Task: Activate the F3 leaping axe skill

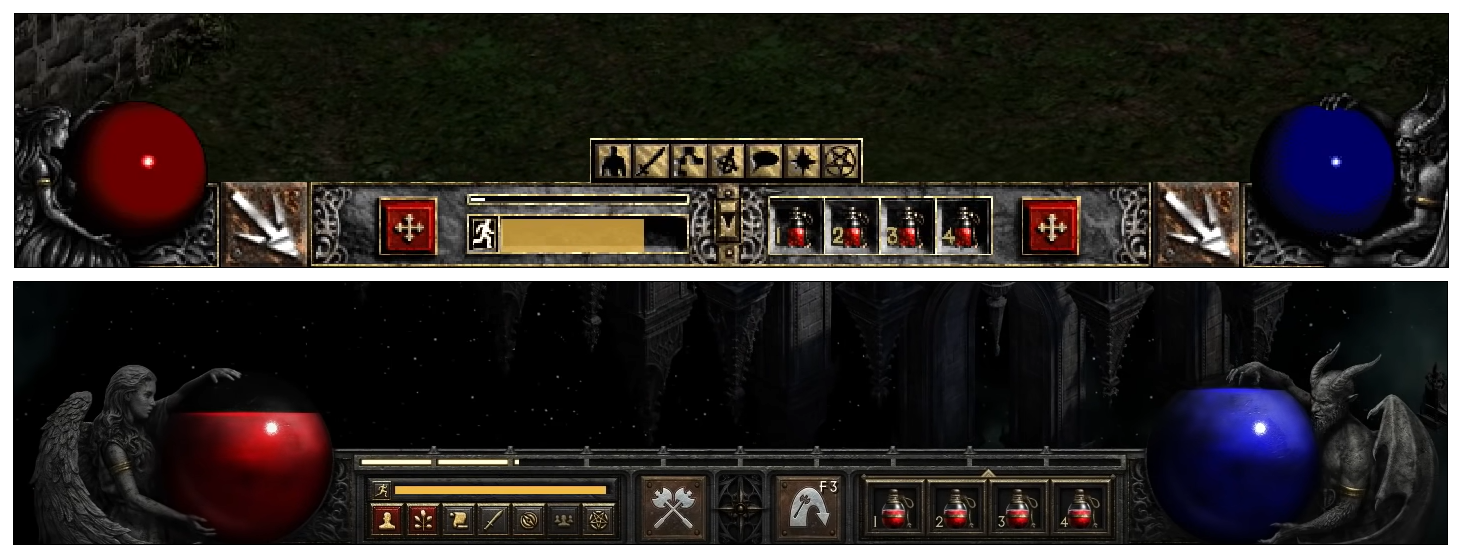Action: pyautogui.click(x=808, y=508)
